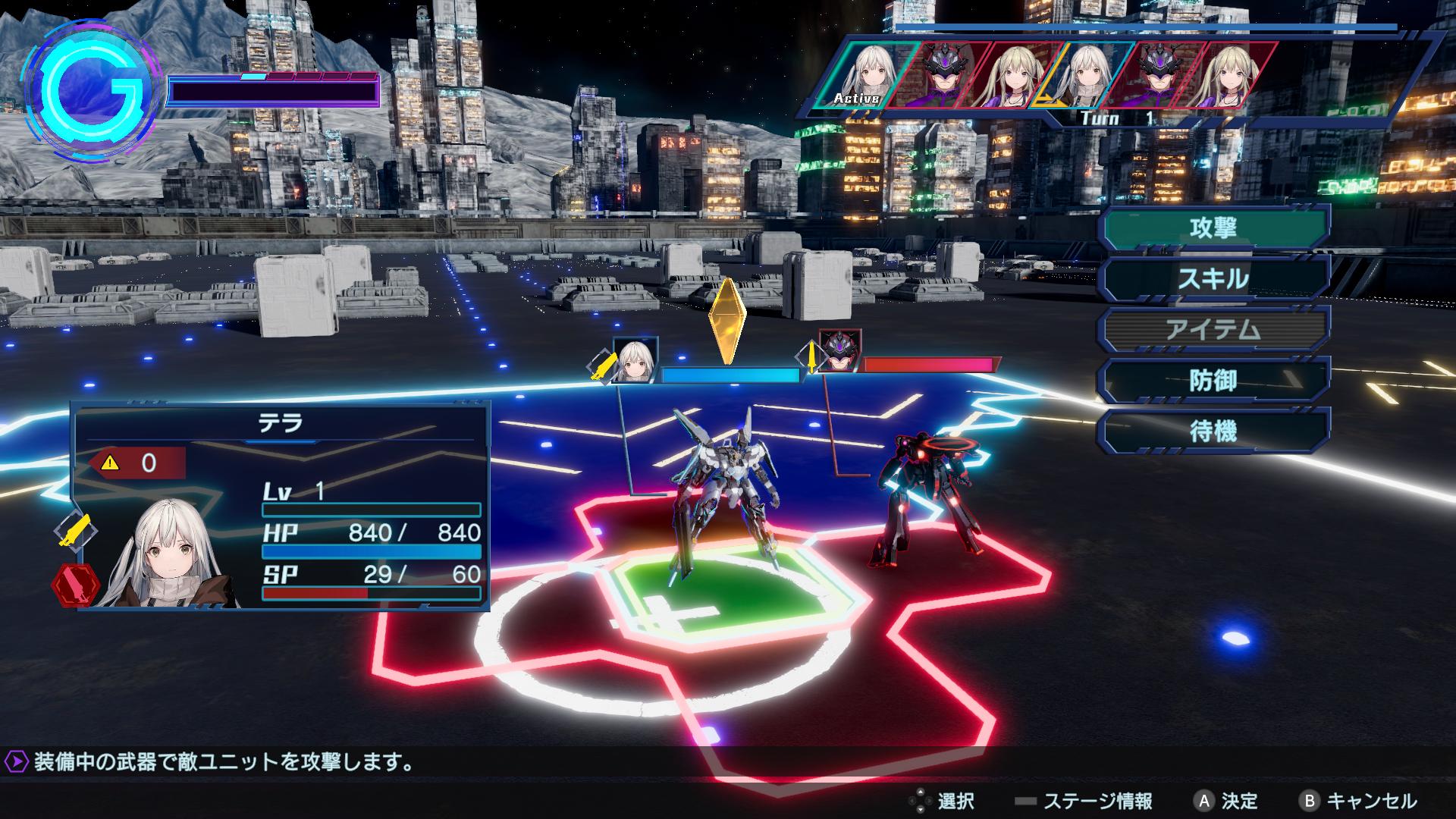
Task: Choose the 待機 standby command
Action: coord(1214,431)
